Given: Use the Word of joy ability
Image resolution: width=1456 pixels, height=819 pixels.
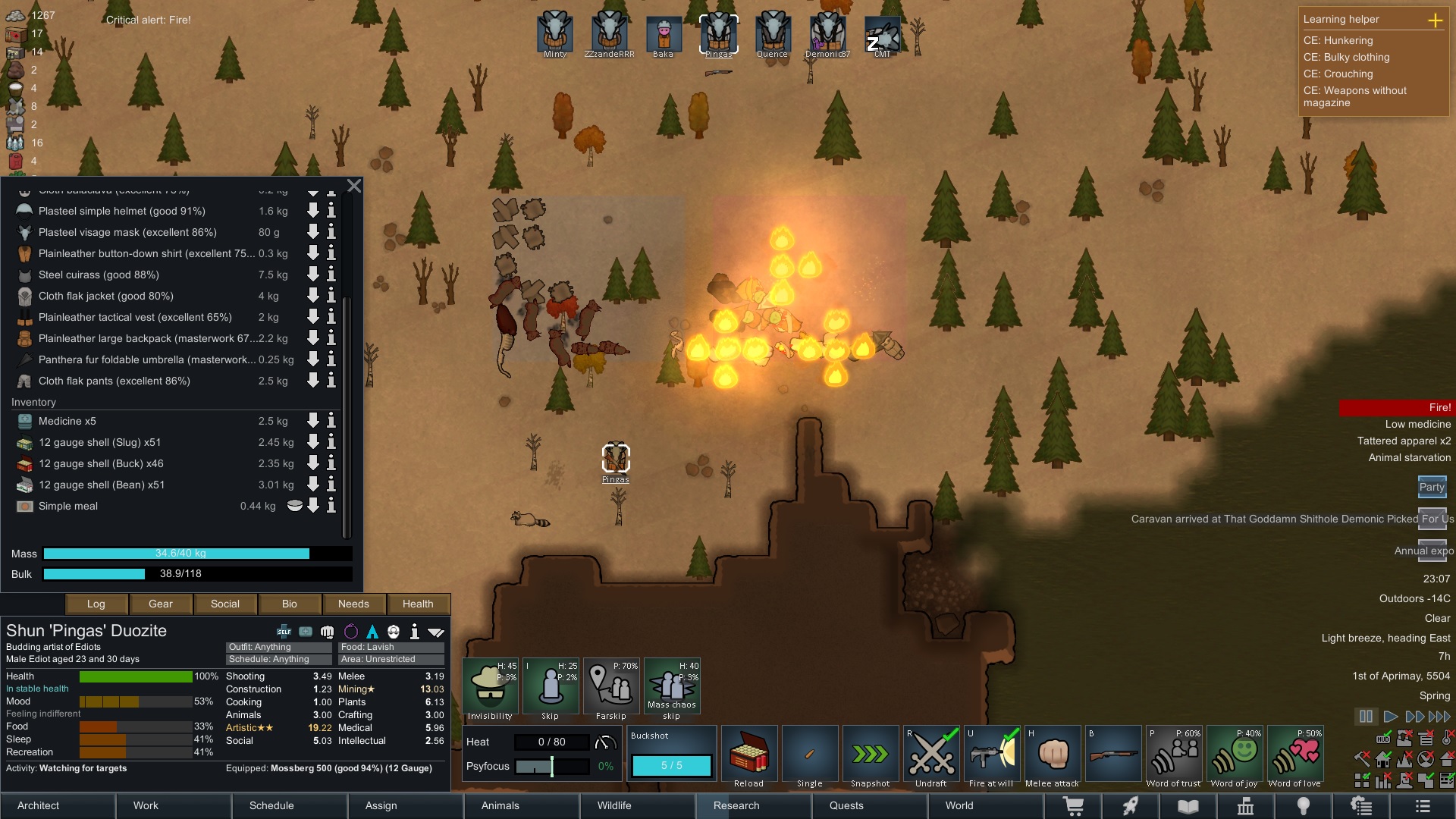Looking at the screenshot, I should [x=1234, y=753].
